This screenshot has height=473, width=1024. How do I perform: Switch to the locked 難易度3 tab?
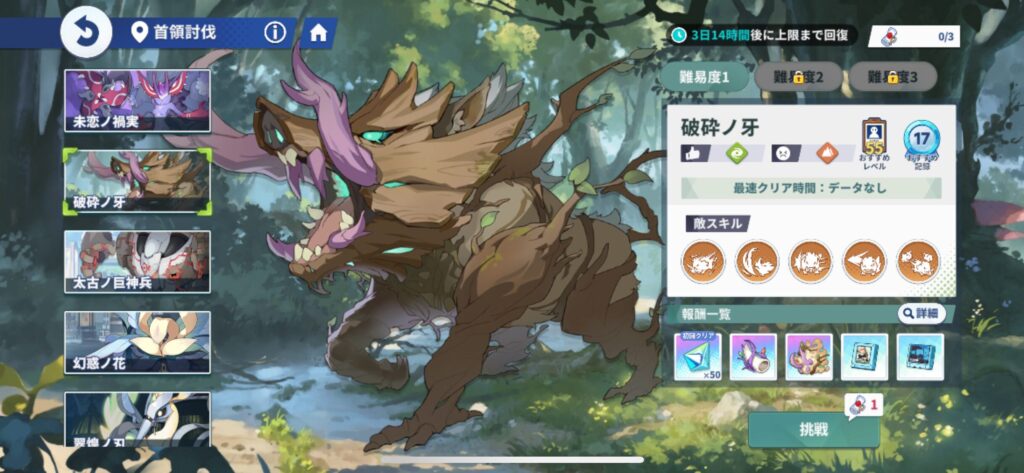pyautogui.click(x=892, y=76)
